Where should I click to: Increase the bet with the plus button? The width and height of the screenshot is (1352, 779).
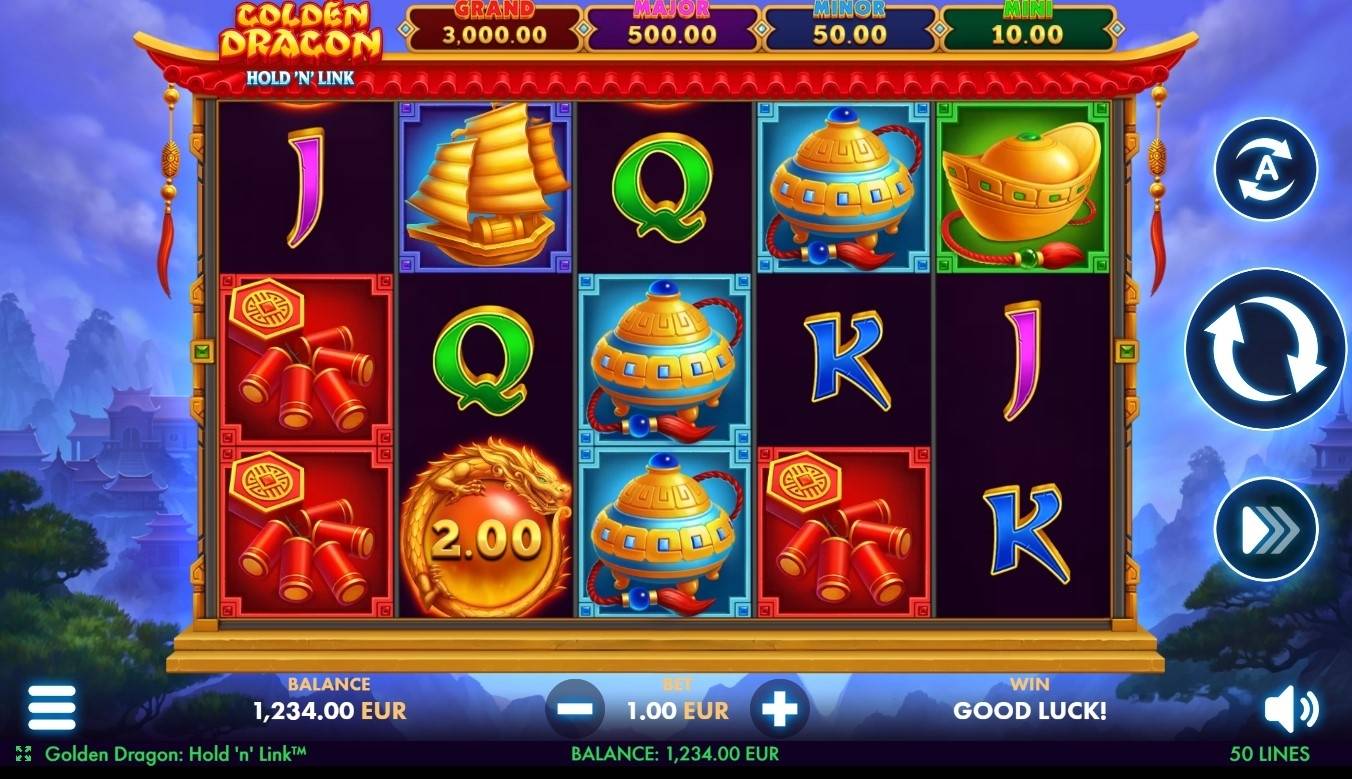pyautogui.click(x=778, y=710)
